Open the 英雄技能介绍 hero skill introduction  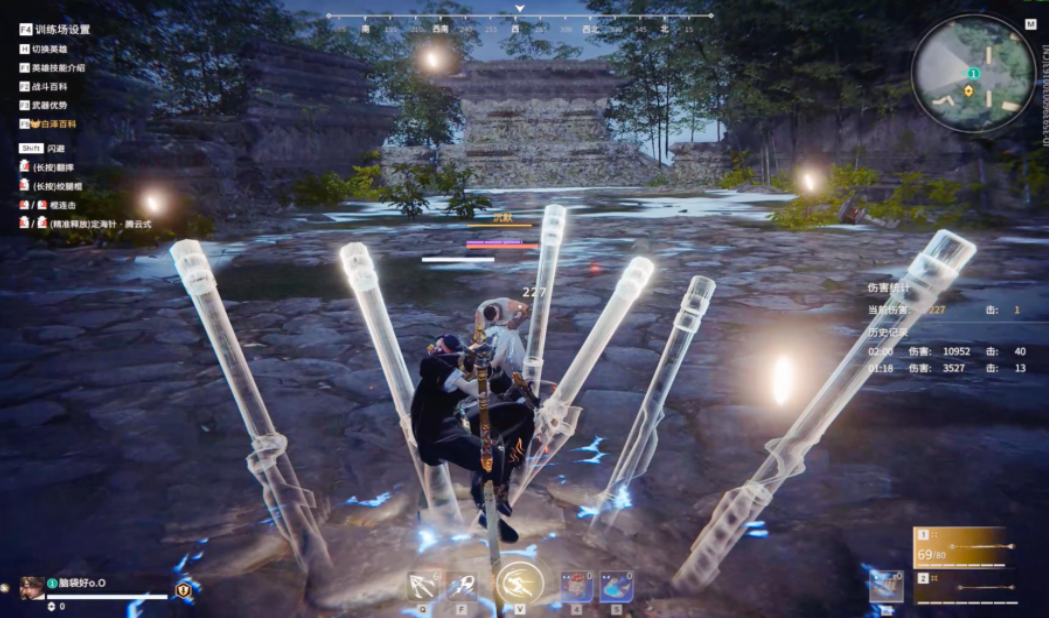57,68
